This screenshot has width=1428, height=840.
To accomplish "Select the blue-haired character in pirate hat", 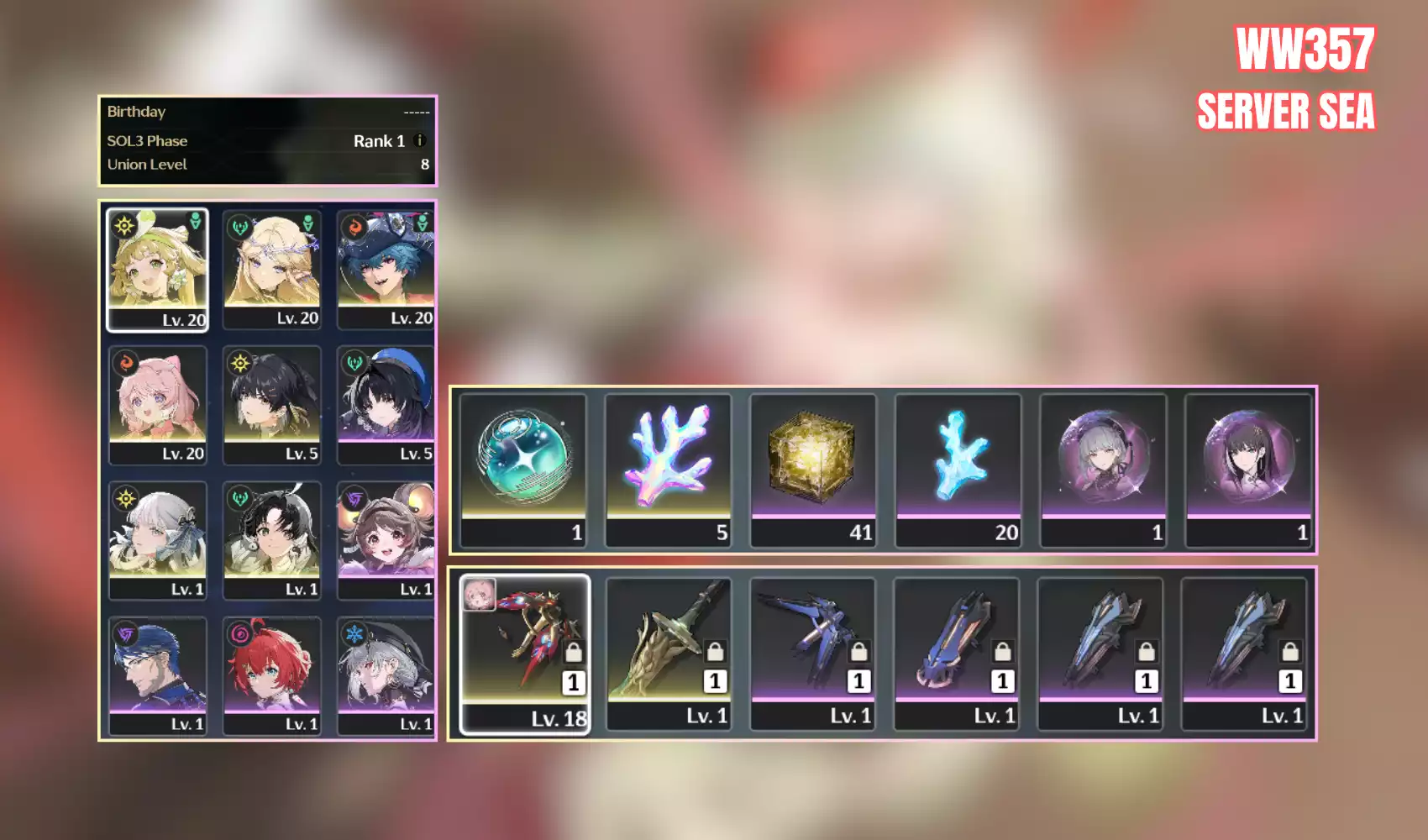I will [386, 269].
